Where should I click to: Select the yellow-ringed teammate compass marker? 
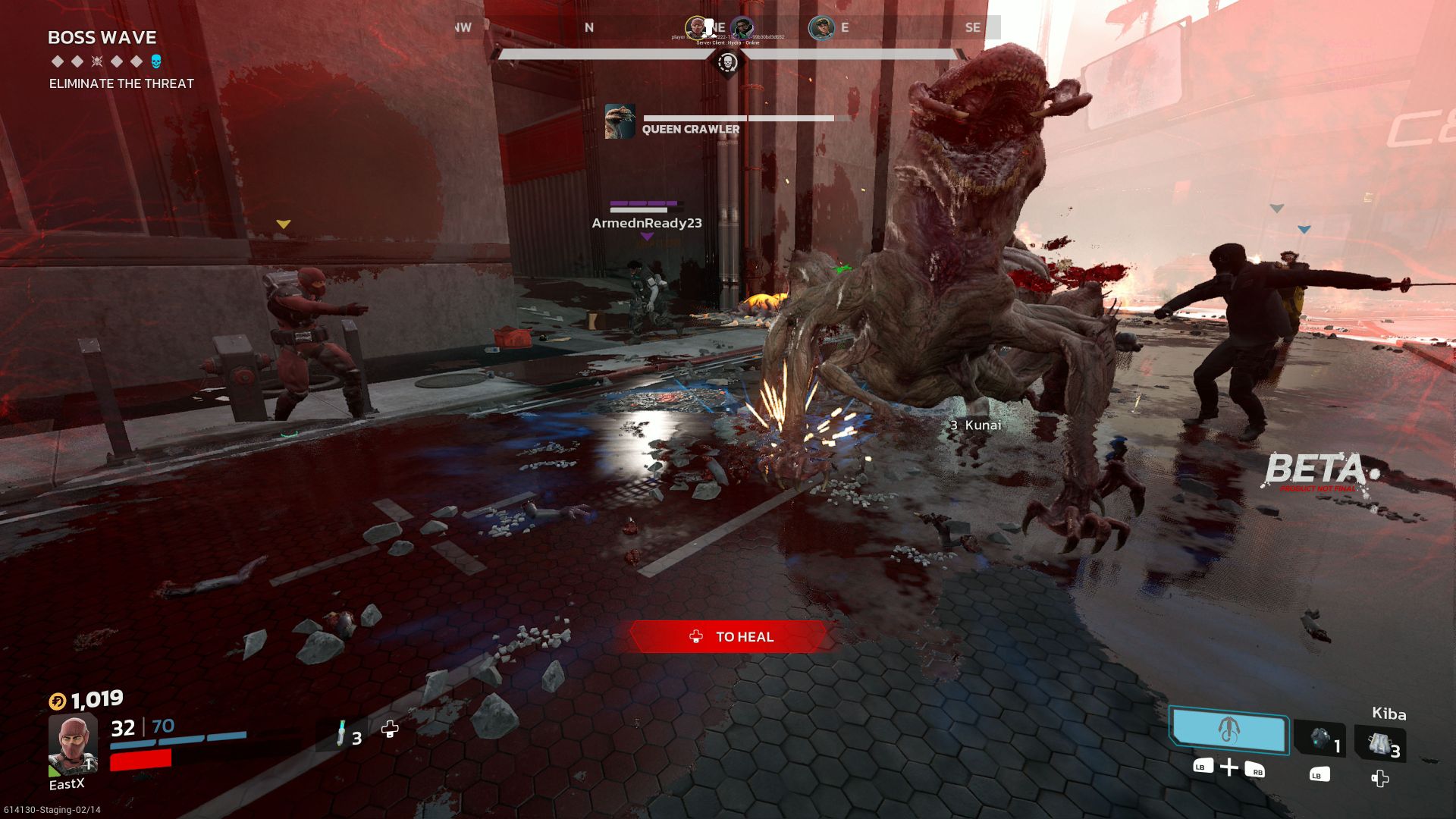click(x=696, y=28)
